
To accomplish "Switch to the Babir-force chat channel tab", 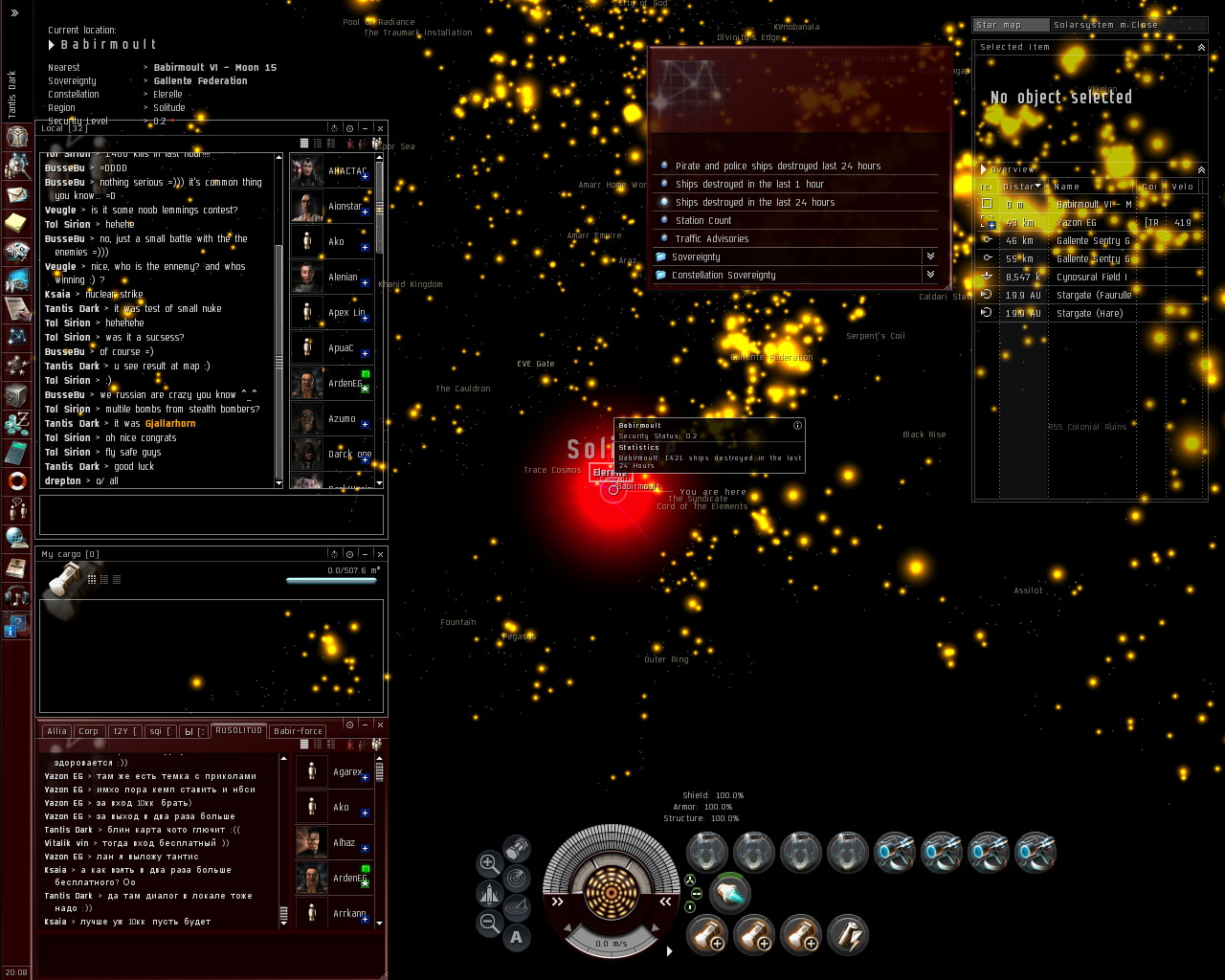I will pos(298,731).
